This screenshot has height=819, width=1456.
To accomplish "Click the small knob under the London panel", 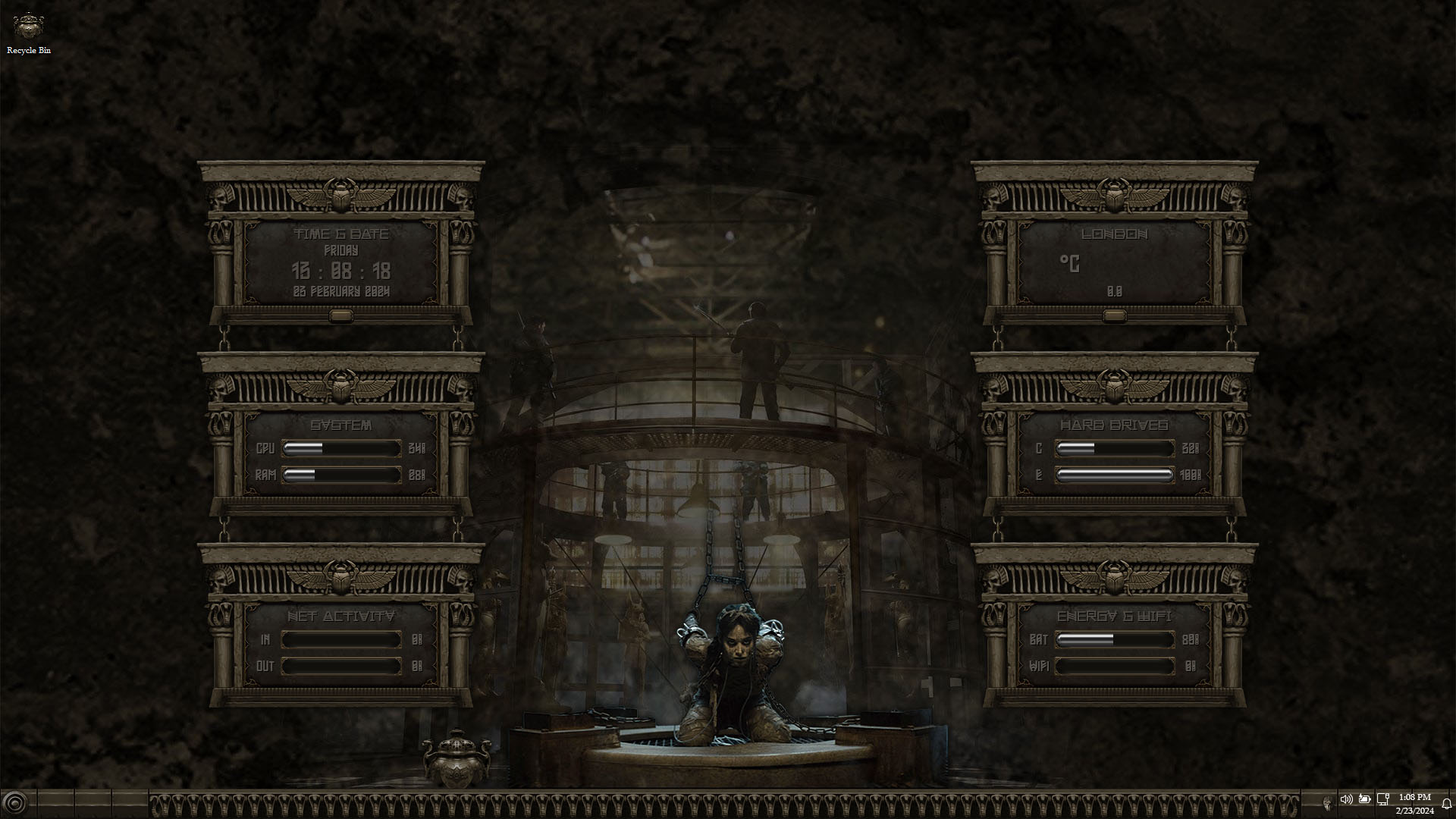I will 1115,315.
